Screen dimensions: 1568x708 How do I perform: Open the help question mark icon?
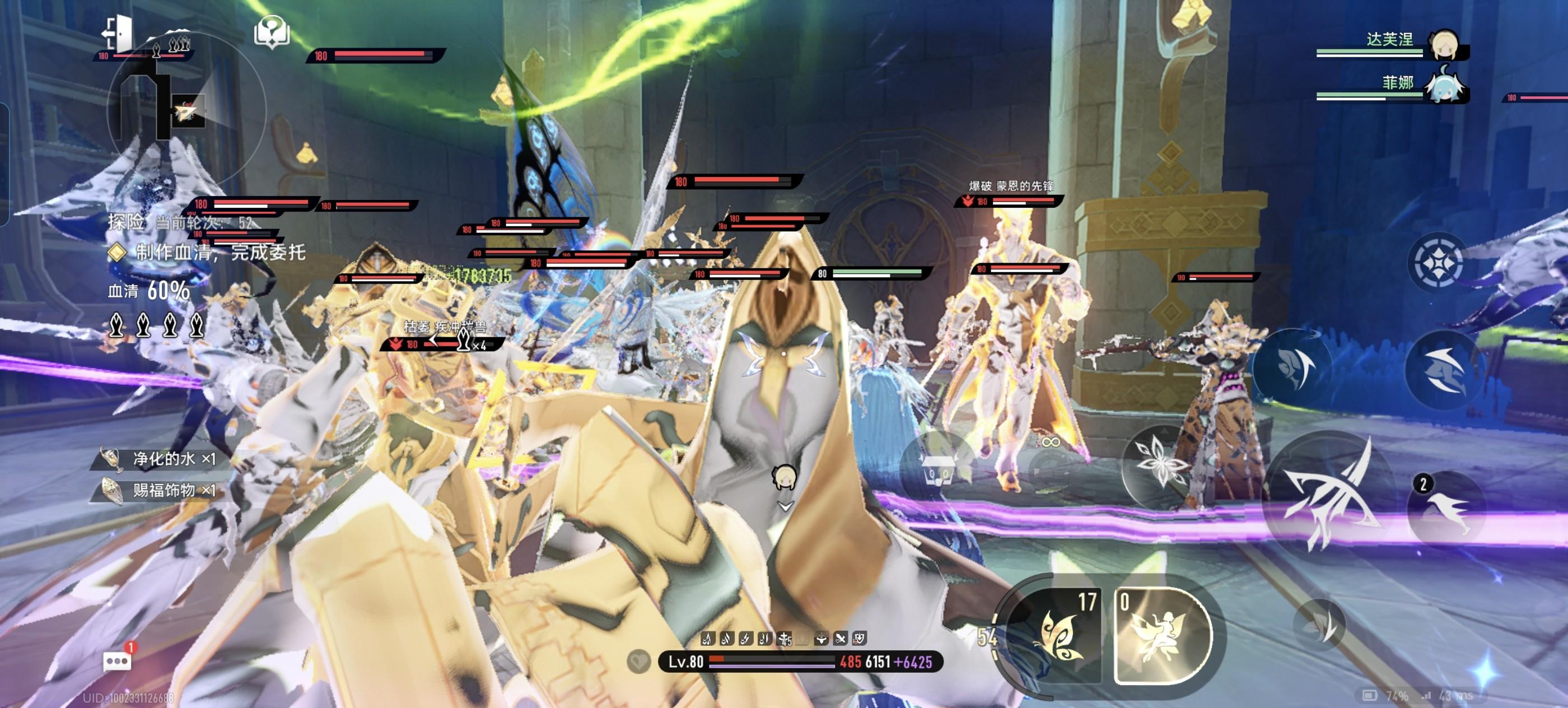pos(272,32)
